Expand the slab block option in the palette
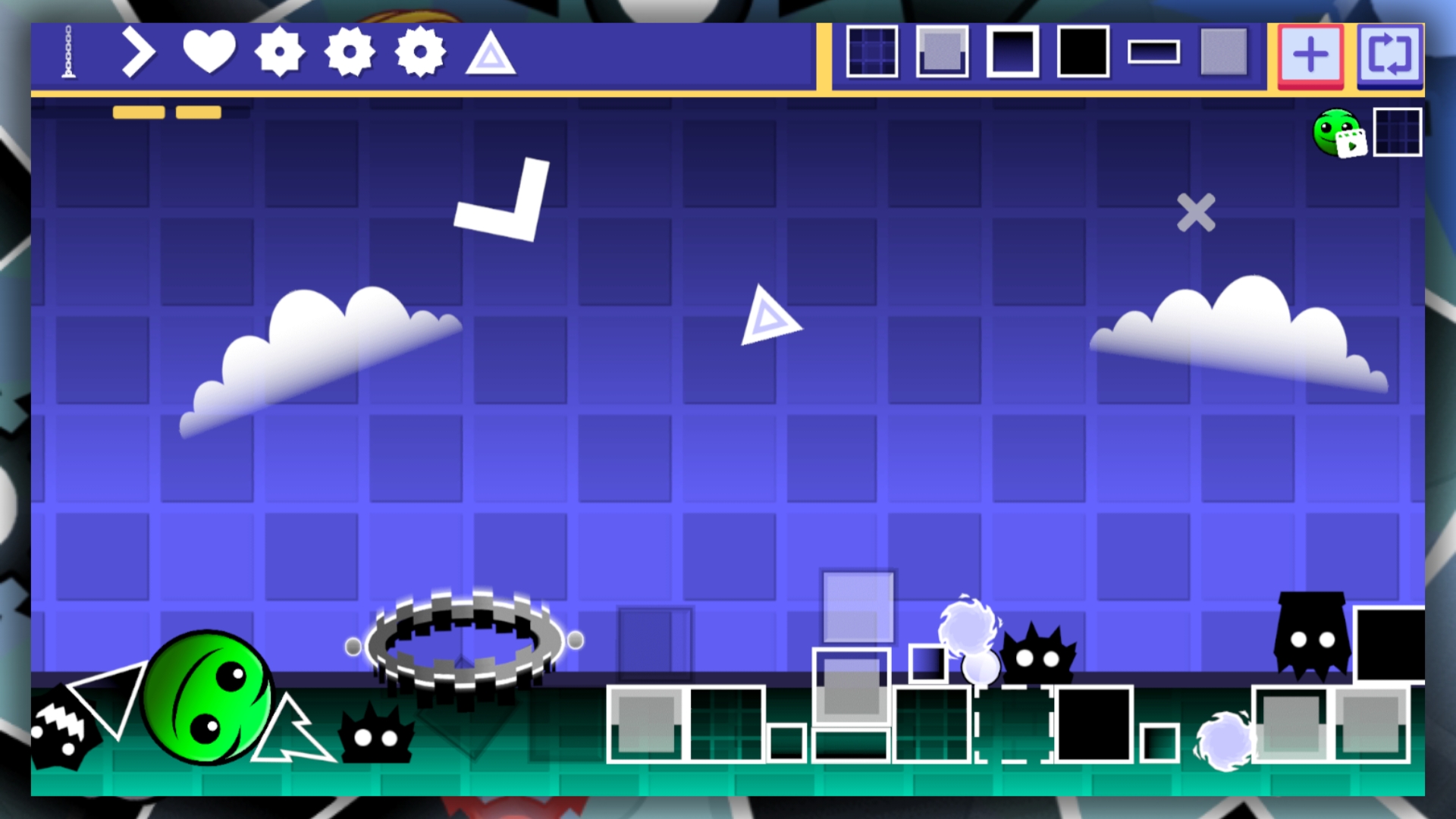Image resolution: width=1456 pixels, height=819 pixels. pyautogui.click(x=942, y=53)
